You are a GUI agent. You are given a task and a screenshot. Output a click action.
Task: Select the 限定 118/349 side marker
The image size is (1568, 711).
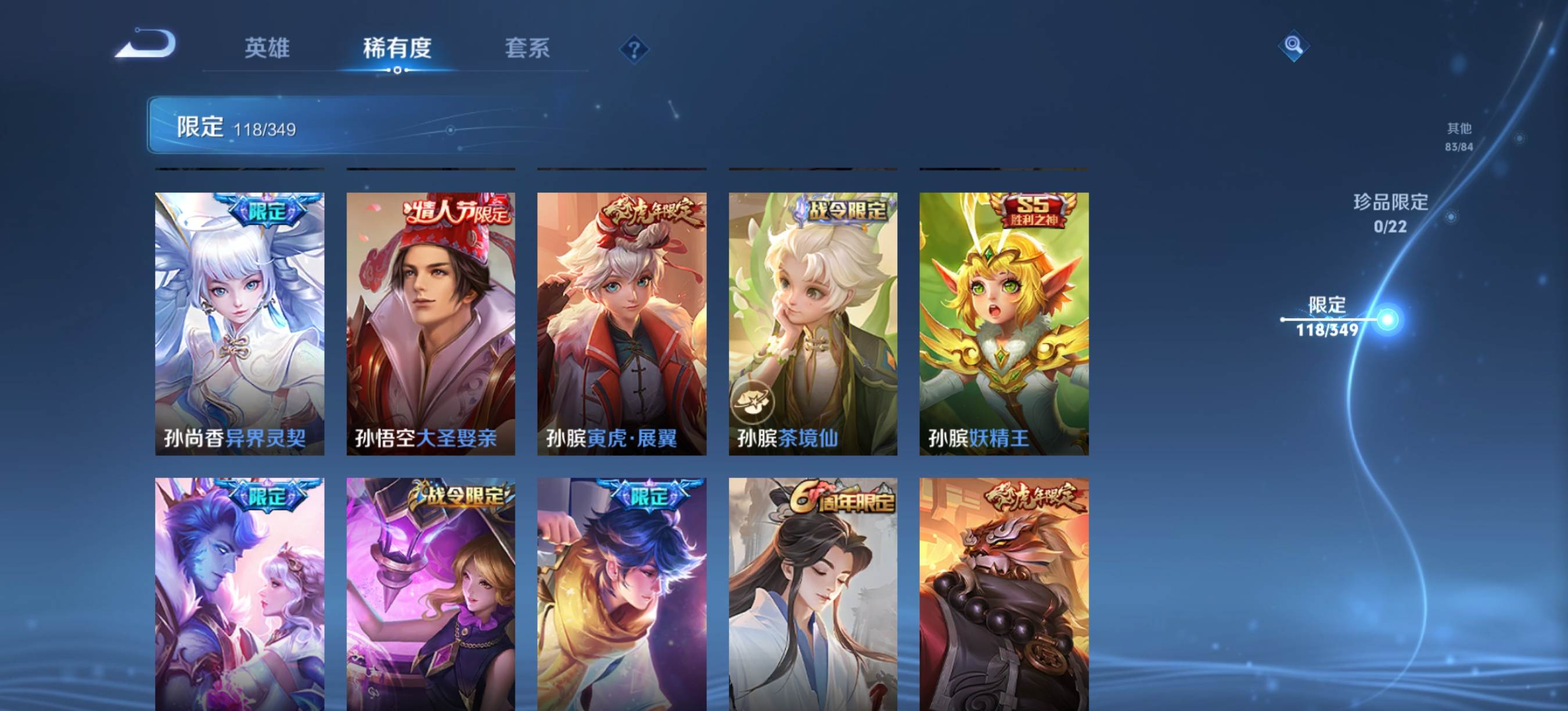pos(1327,317)
